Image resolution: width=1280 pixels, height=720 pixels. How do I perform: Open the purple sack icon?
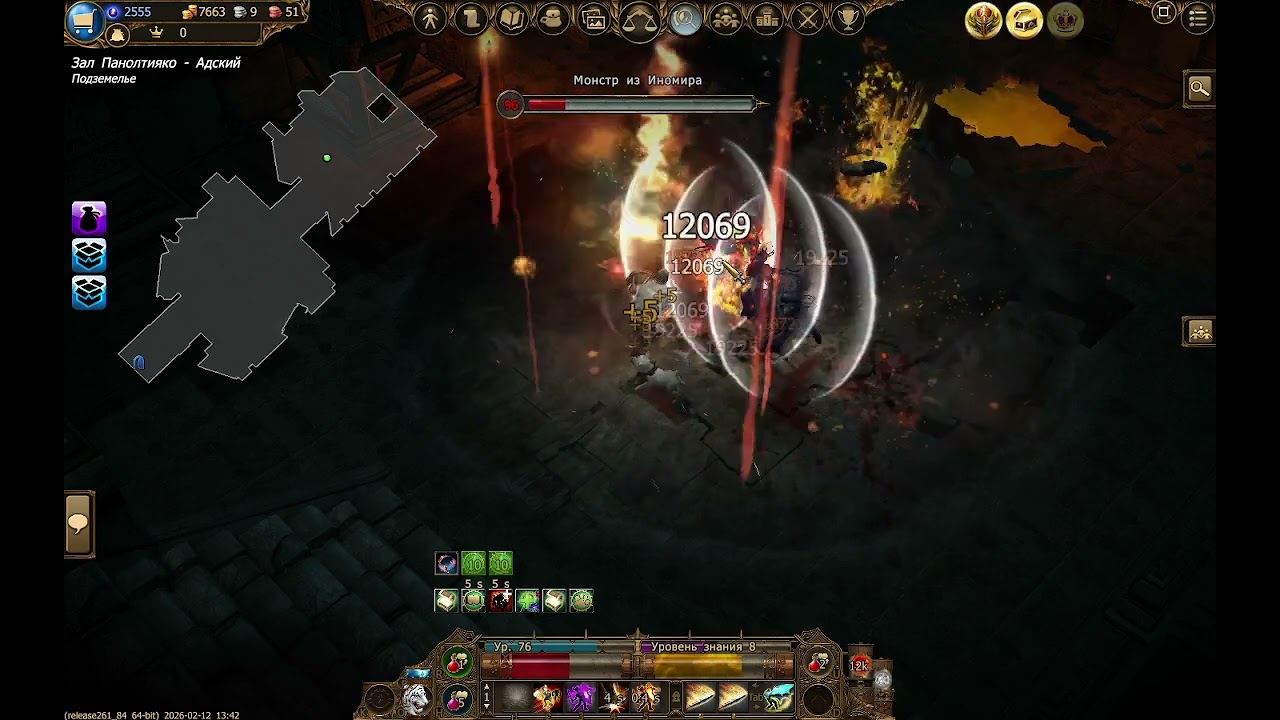89,218
